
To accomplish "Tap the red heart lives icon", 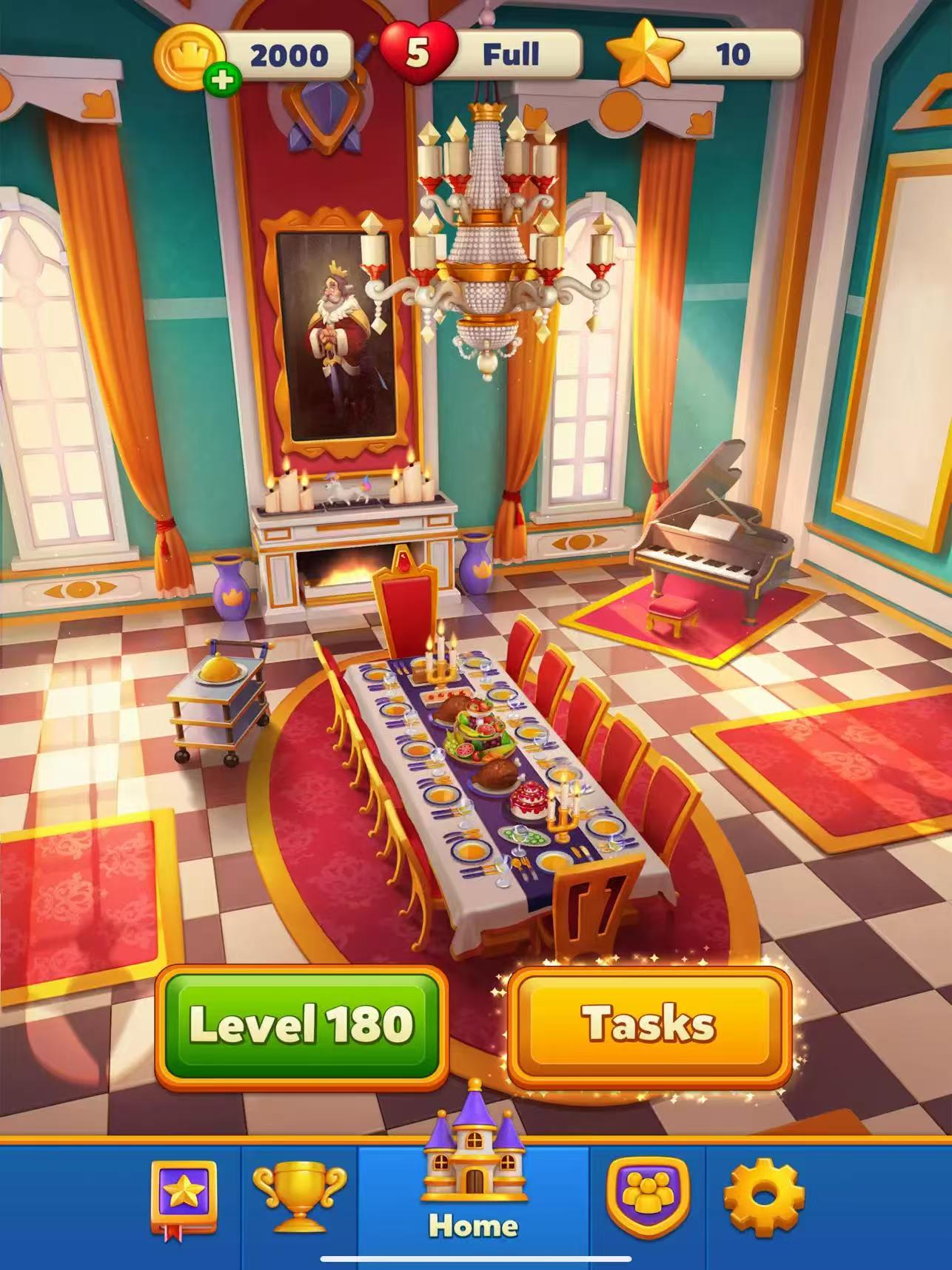I will tap(418, 53).
